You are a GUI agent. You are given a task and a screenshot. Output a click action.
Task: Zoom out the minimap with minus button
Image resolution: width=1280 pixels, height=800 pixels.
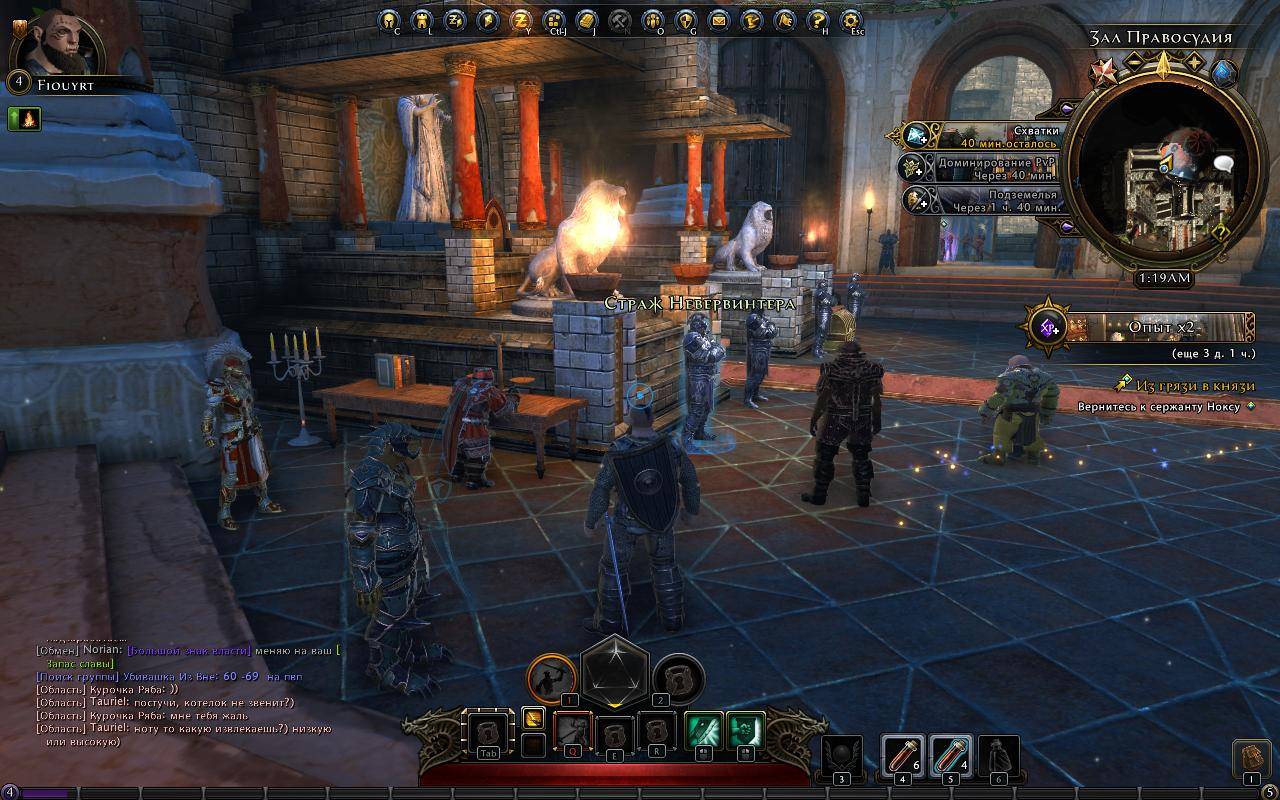(1135, 62)
